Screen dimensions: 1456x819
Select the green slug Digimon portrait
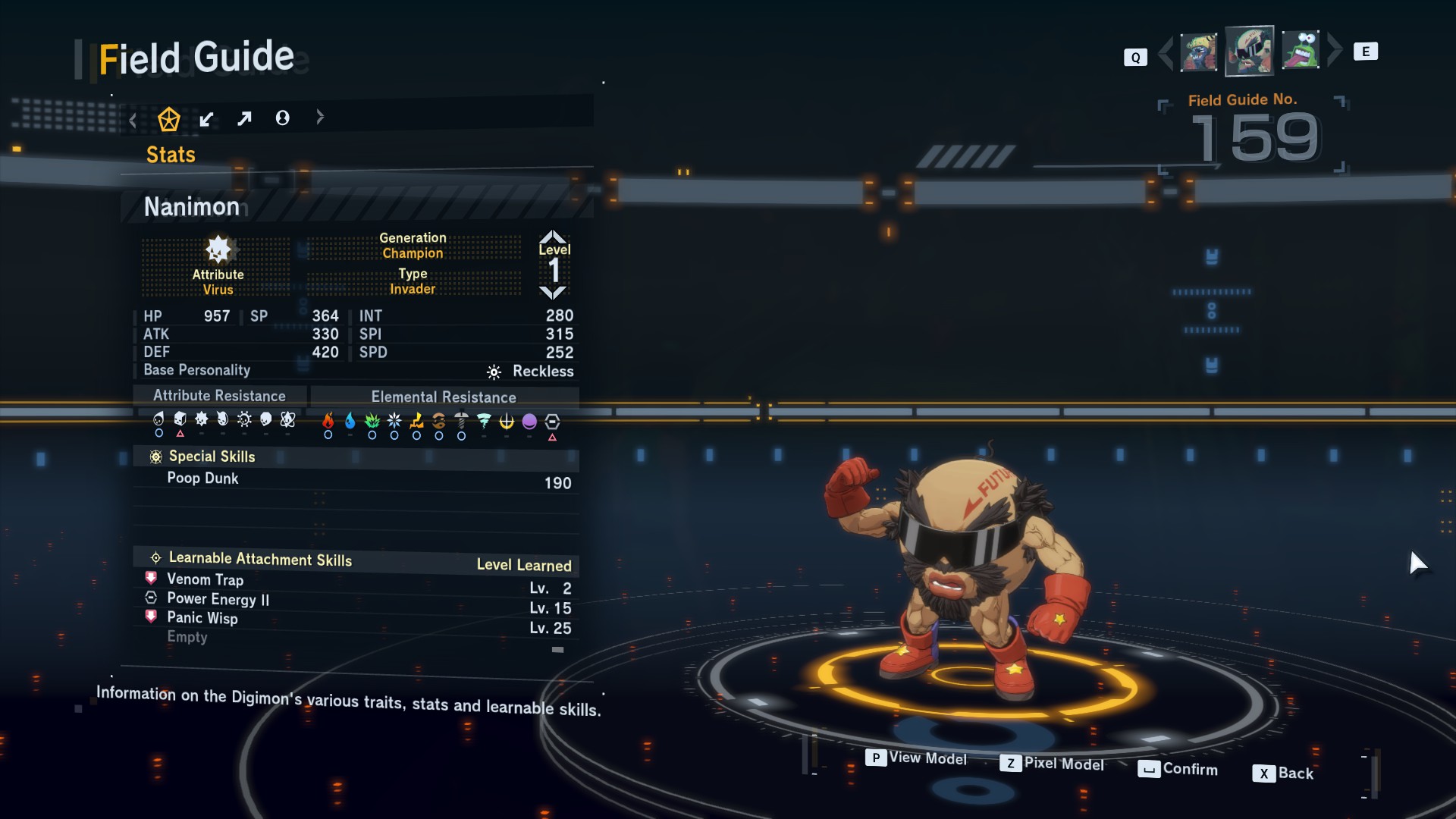[1301, 51]
